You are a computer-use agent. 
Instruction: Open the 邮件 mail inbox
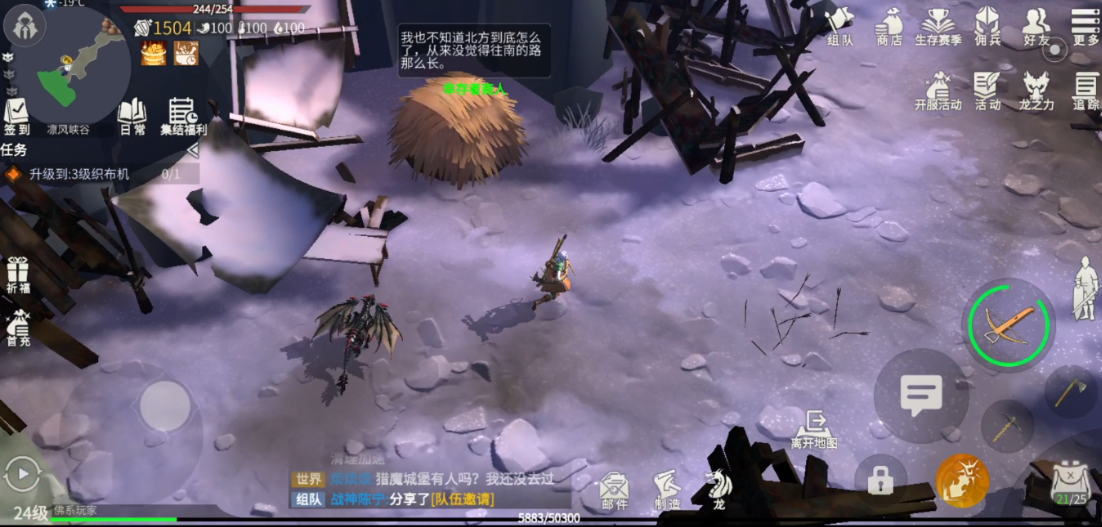pyautogui.click(x=615, y=490)
